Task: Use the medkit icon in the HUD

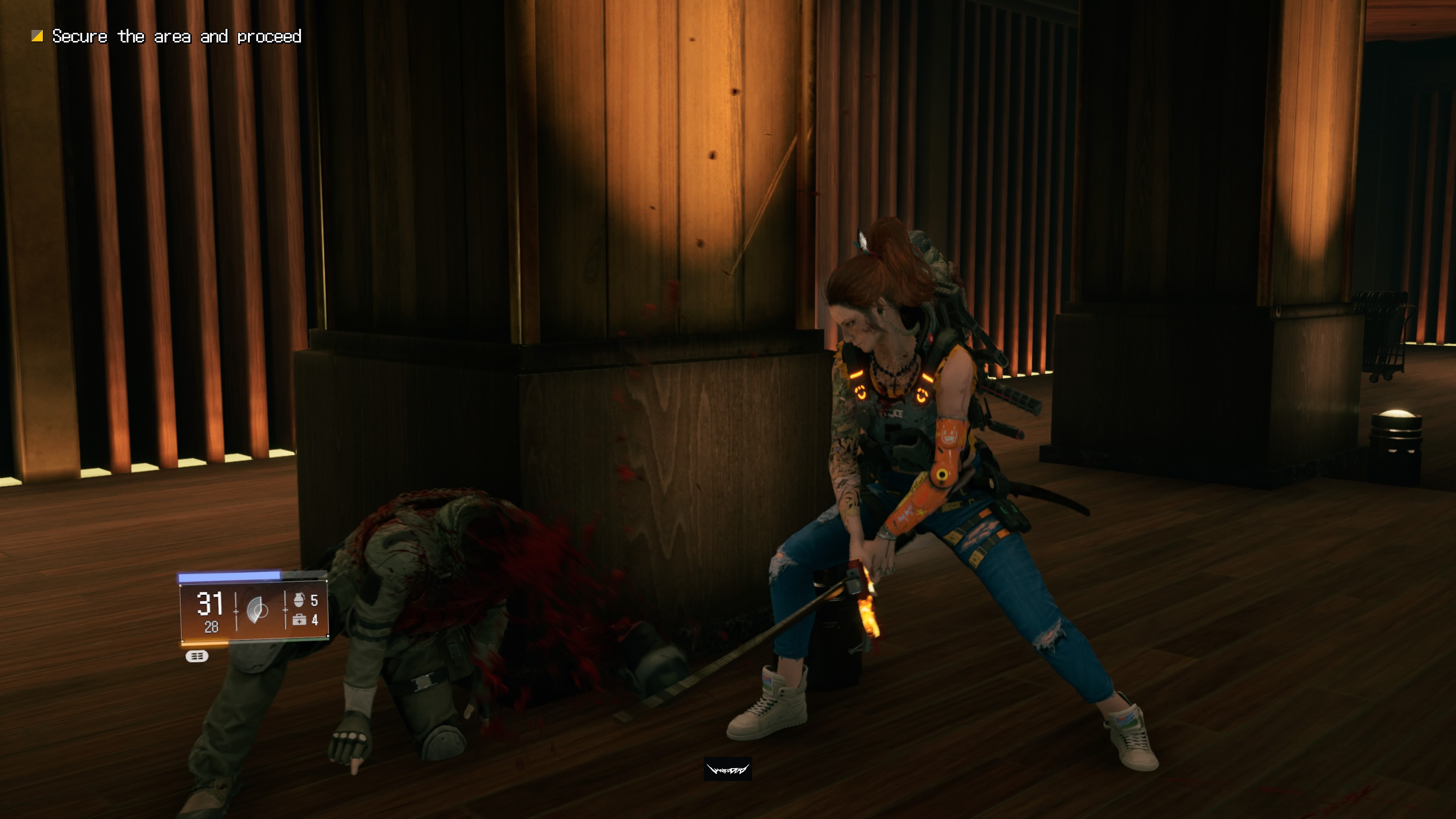Action: 299,620
